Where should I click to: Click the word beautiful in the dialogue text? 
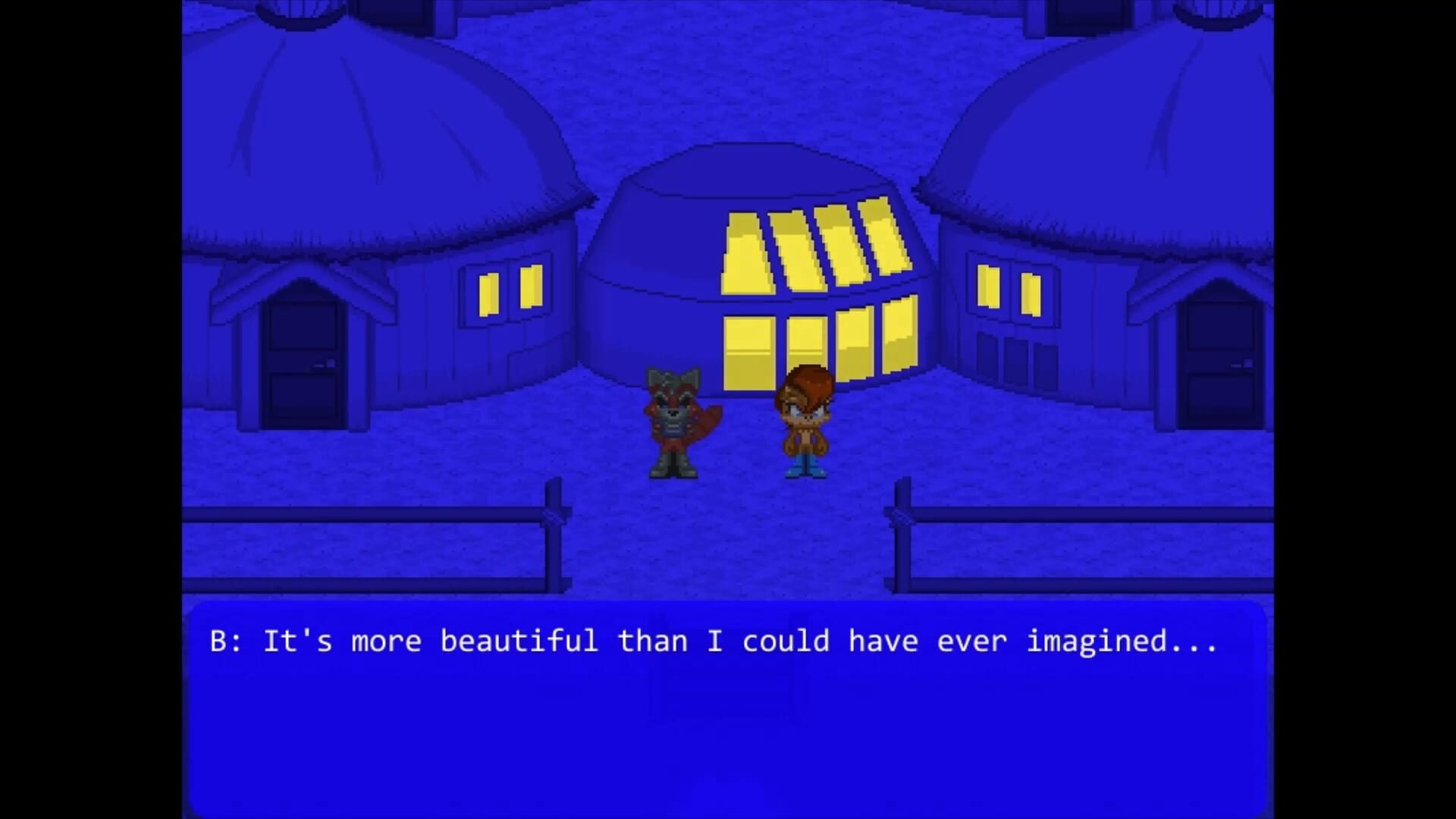519,641
